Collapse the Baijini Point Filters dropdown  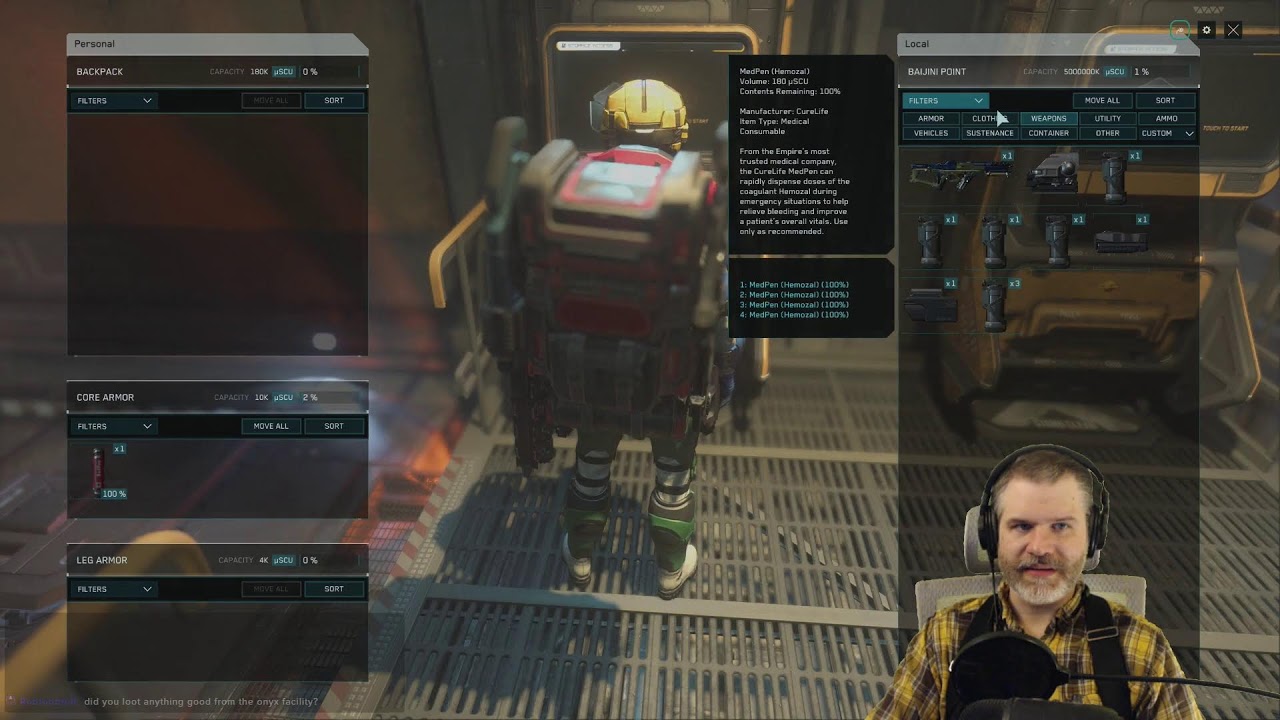945,100
